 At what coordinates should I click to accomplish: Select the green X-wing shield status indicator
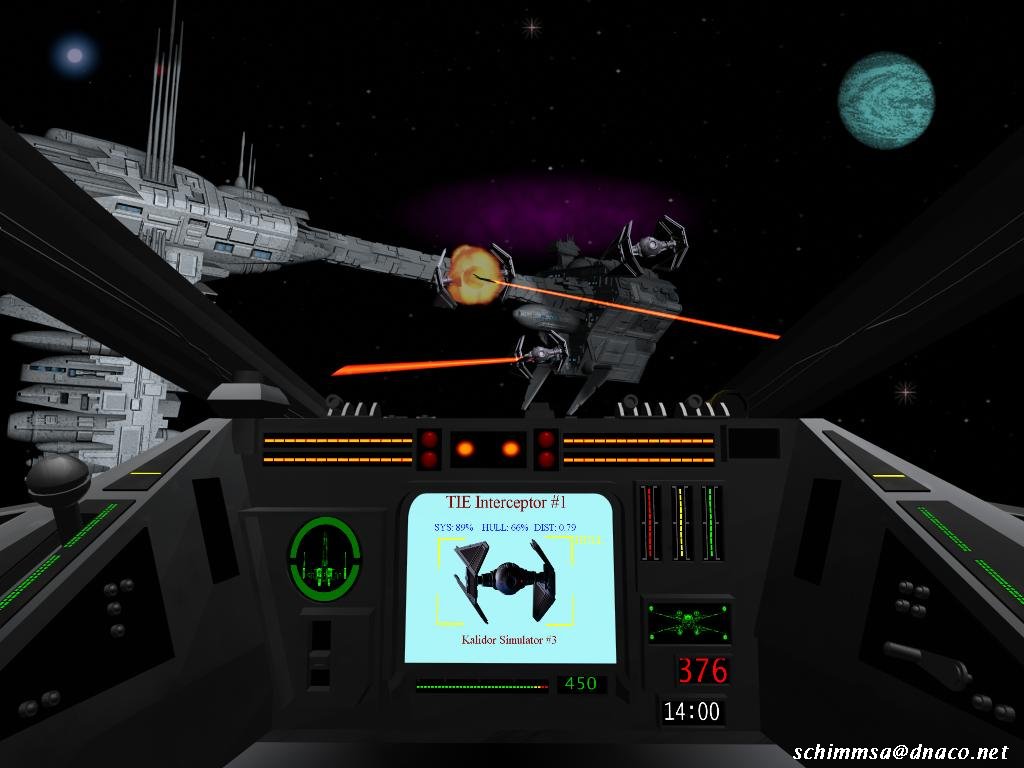(x=688, y=622)
